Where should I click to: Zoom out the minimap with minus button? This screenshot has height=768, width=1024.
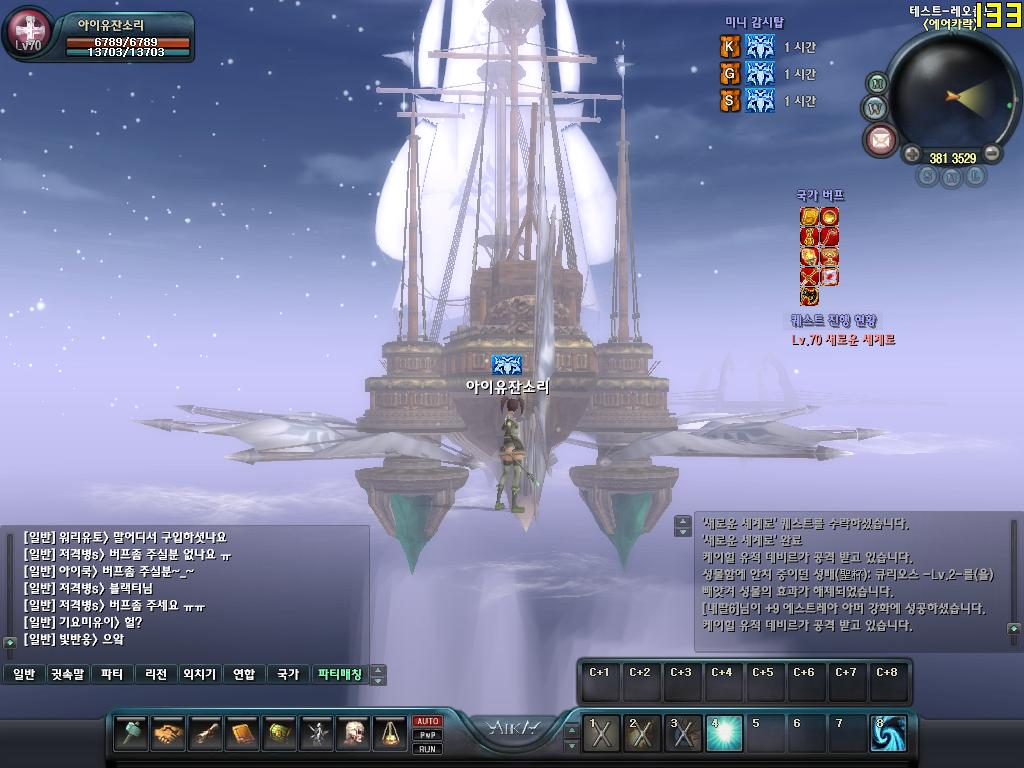(x=992, y=154)
